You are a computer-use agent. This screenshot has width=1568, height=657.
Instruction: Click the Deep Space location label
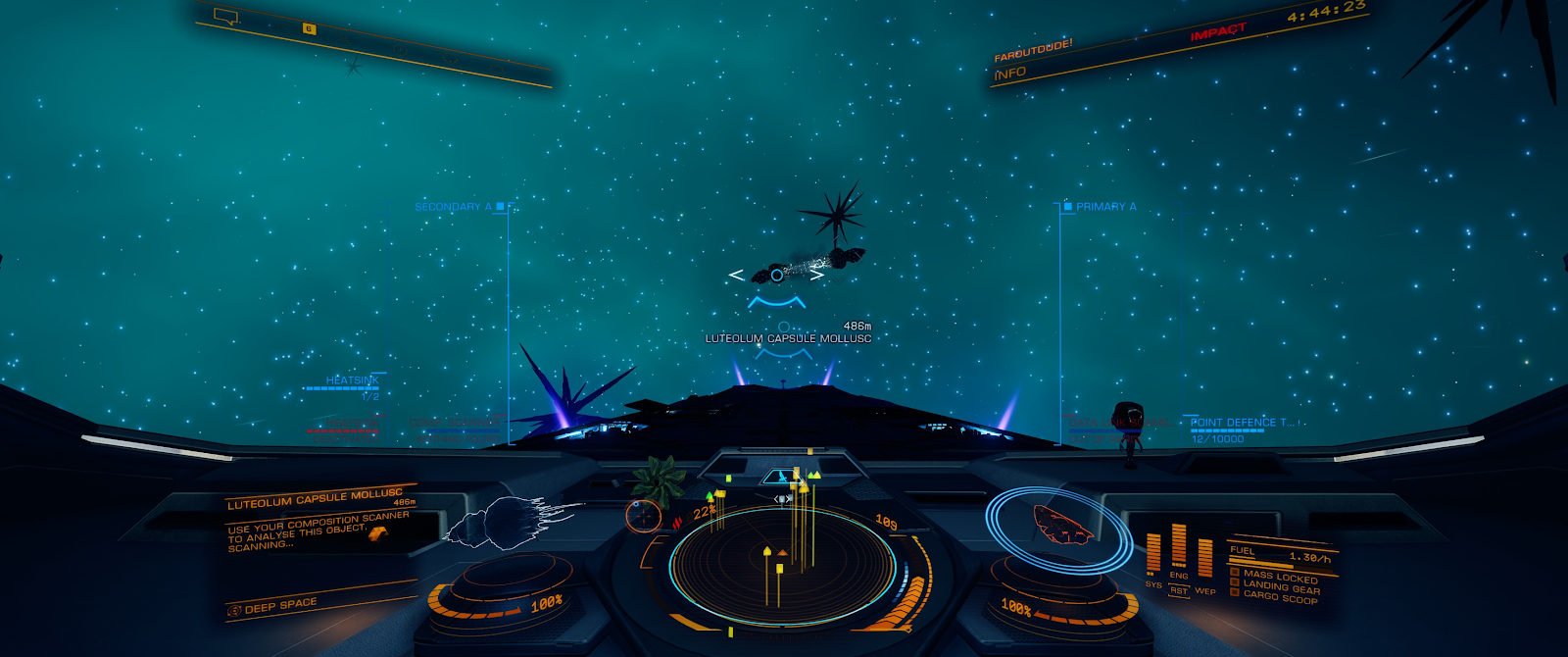tap(280, 606)
